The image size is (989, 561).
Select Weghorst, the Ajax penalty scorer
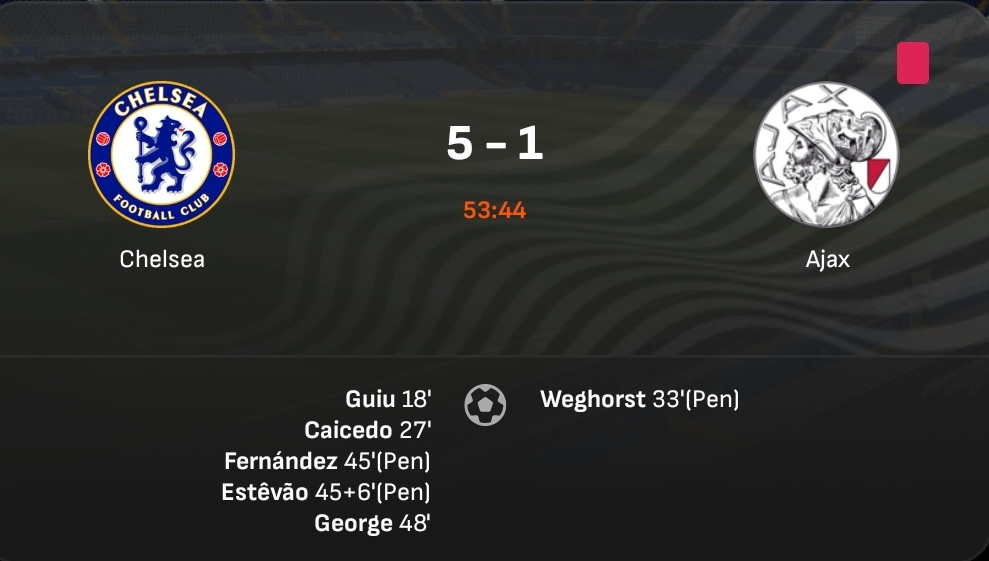coord(592,400)
